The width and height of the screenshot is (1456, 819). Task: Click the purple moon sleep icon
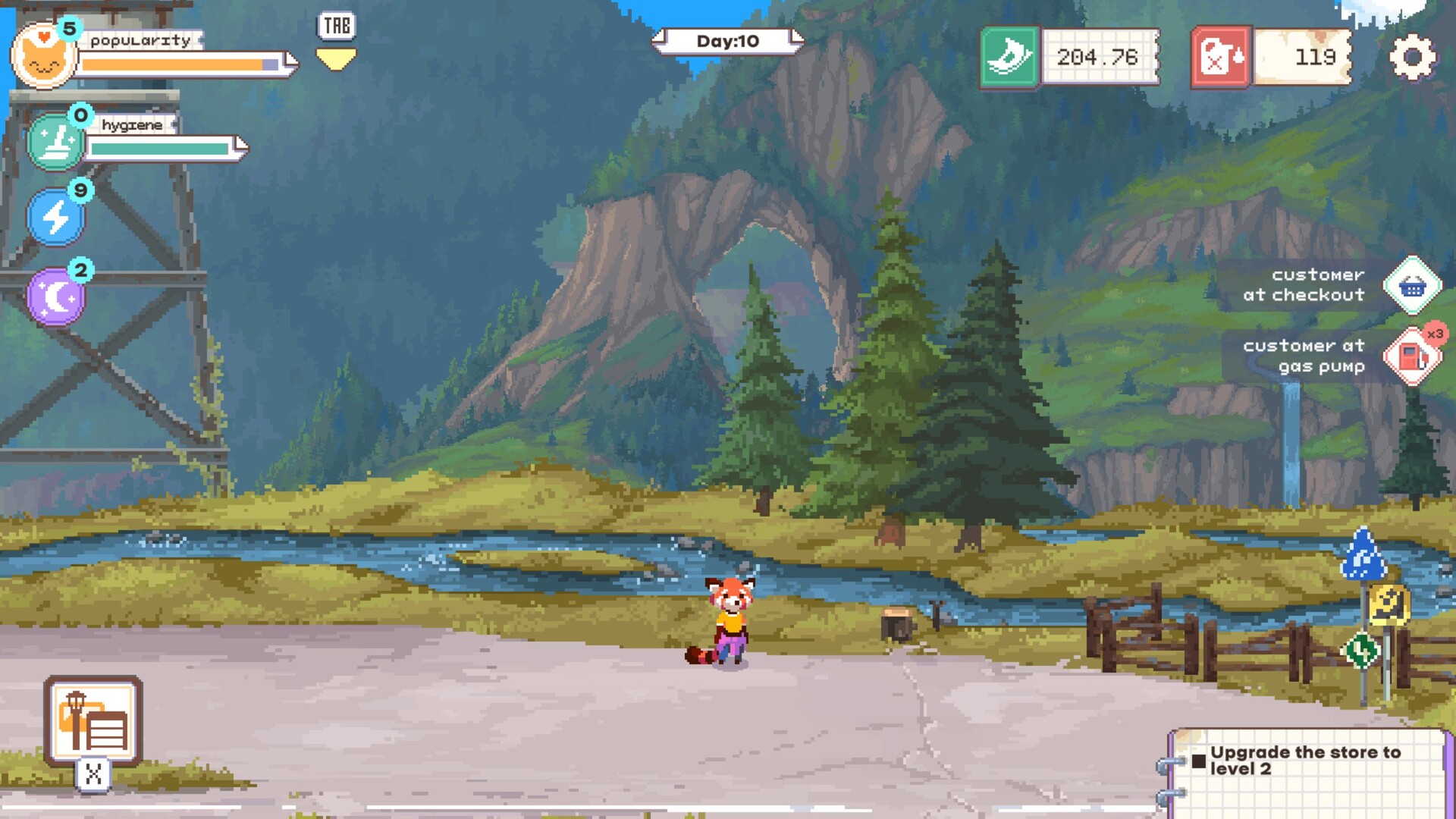pos(55,296)
